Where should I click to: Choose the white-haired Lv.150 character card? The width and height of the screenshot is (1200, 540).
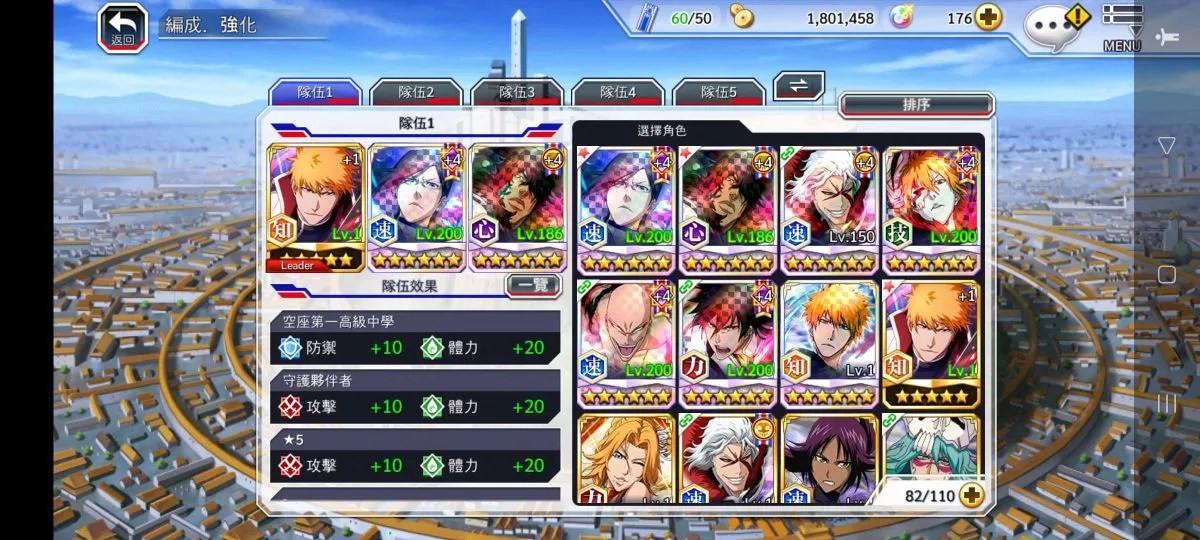tap(828, 209)
